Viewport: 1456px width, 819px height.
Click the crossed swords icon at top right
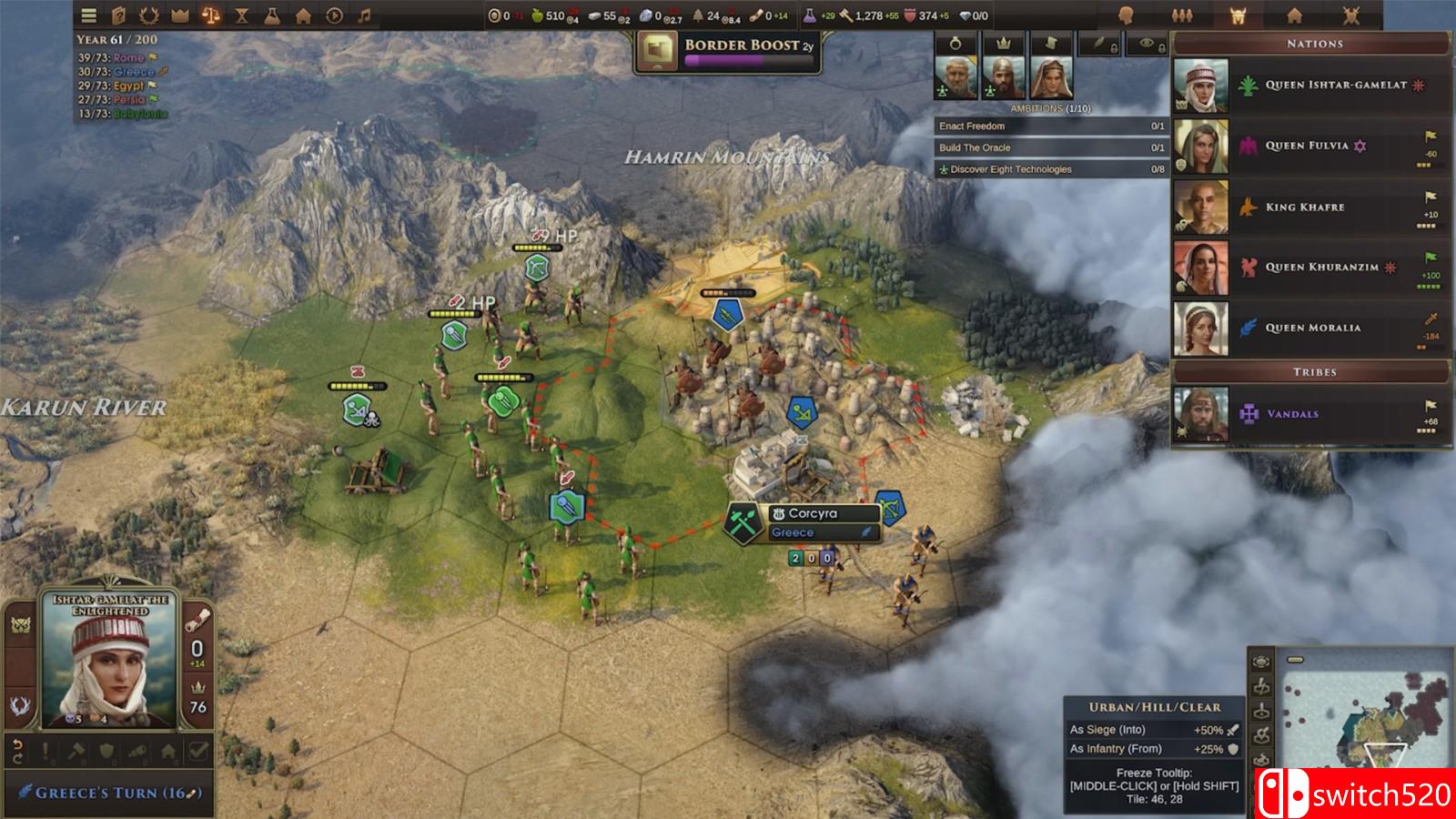(1352, 14)
